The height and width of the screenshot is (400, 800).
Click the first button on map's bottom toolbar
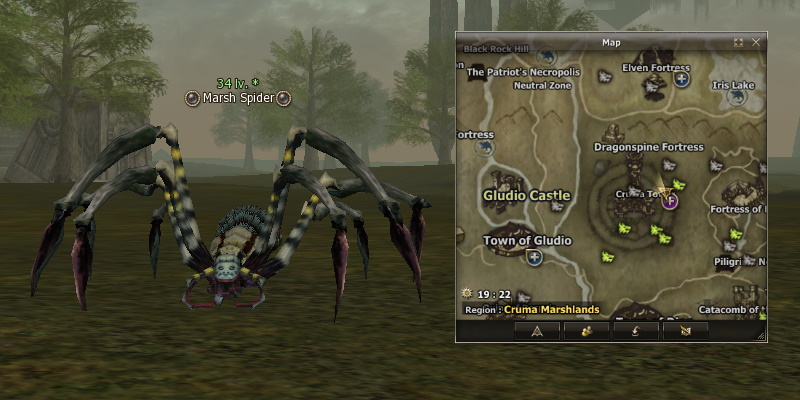click(537, 331)
